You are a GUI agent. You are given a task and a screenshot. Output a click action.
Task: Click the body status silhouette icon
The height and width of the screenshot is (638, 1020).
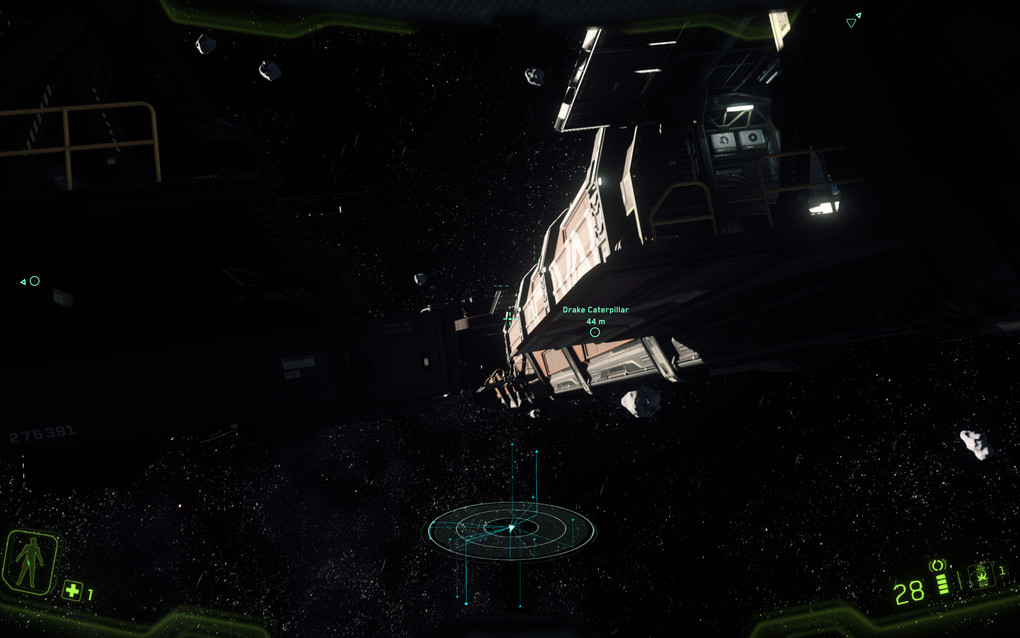click(29, 562)
